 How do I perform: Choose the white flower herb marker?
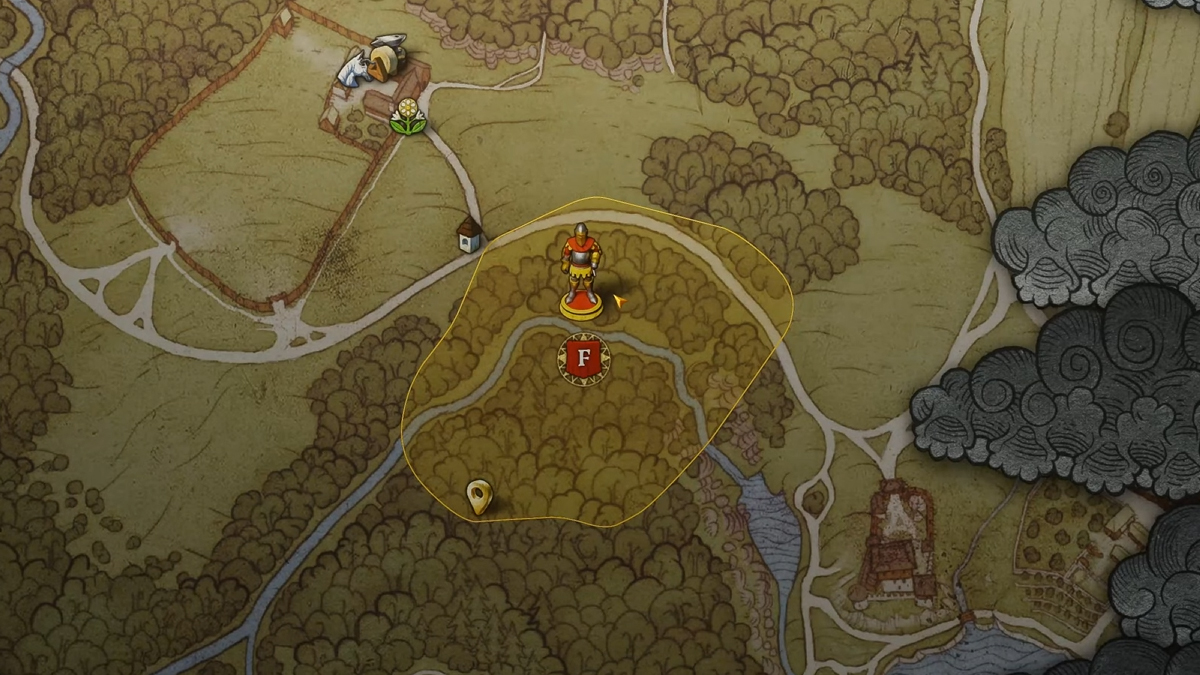[407, 116]
